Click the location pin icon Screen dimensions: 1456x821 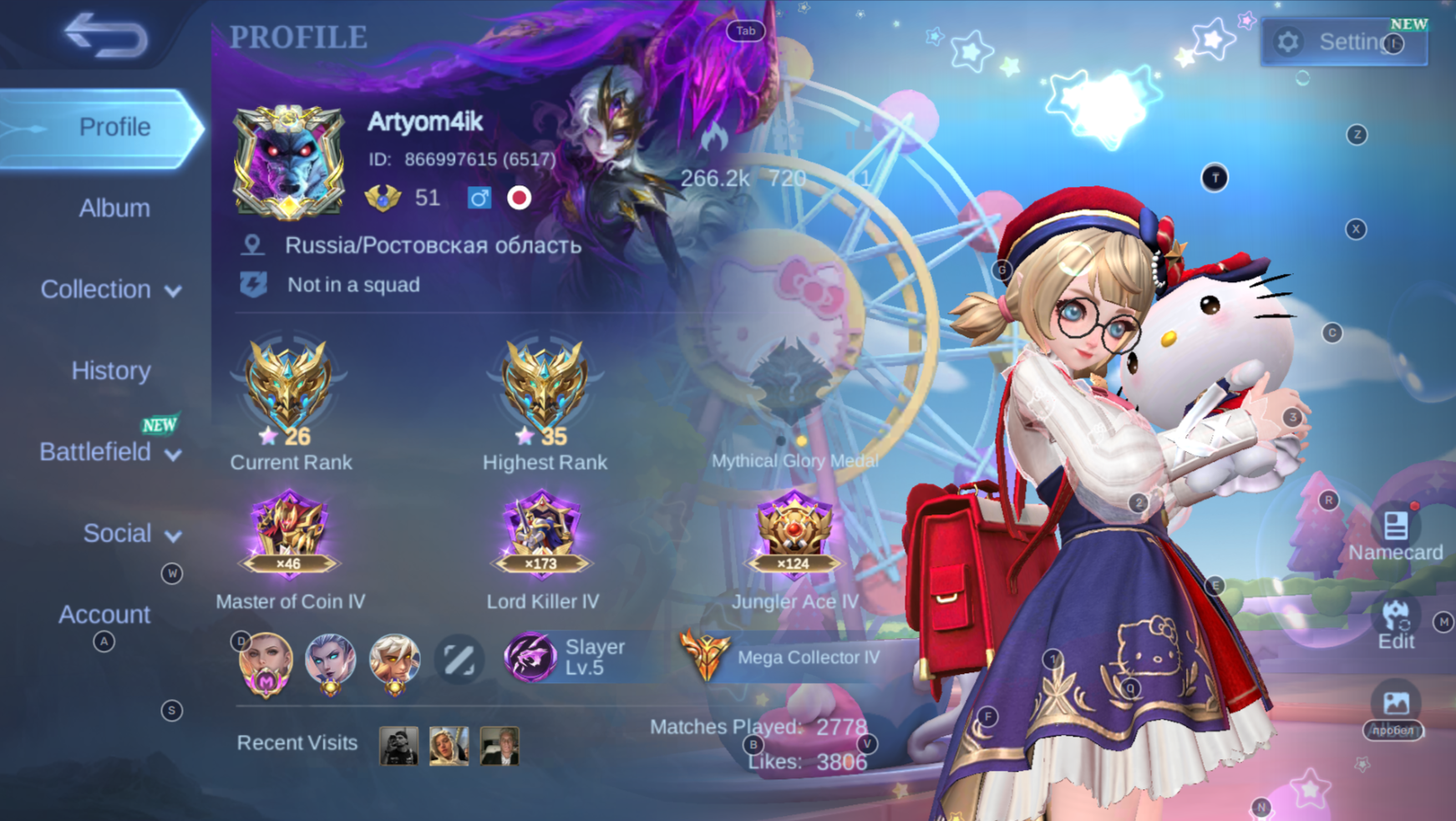253,245
